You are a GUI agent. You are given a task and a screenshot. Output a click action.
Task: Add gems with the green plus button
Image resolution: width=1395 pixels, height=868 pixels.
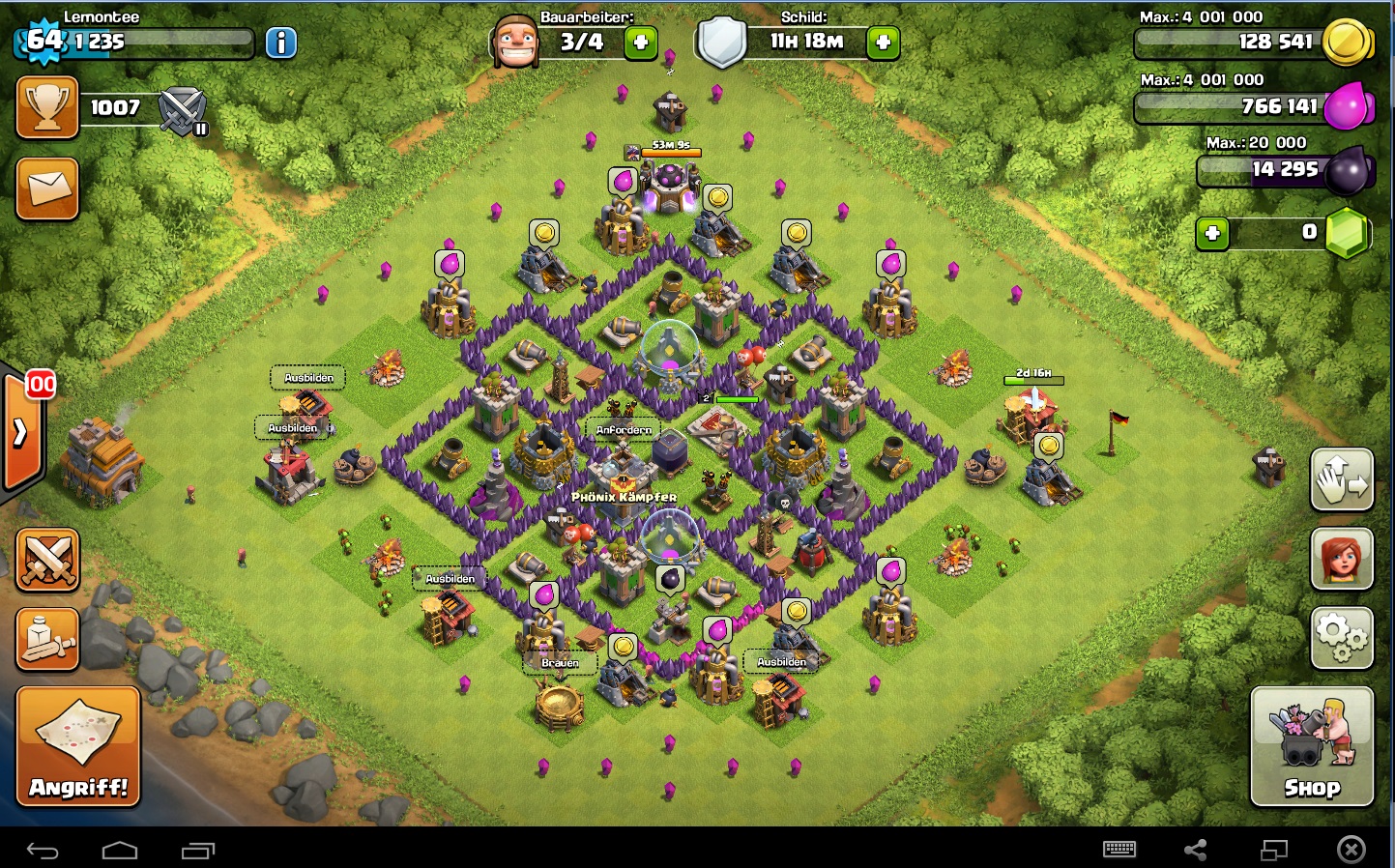click(x=1212, y=233)
